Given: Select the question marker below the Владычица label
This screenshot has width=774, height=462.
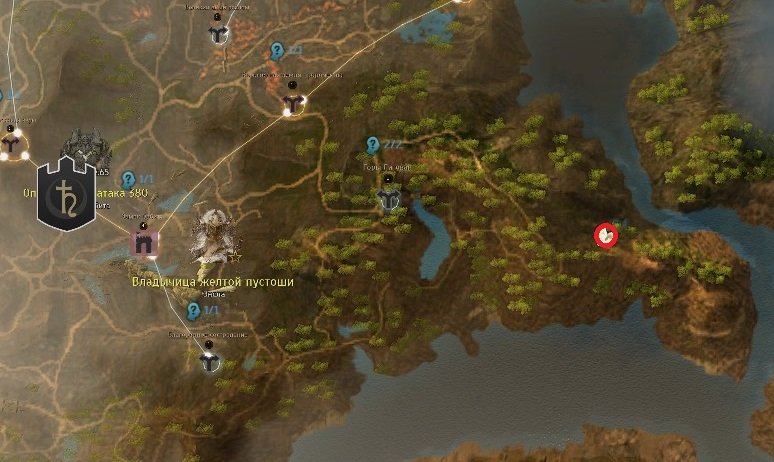Looking at the screenshot, I should [x=194, y=311].
